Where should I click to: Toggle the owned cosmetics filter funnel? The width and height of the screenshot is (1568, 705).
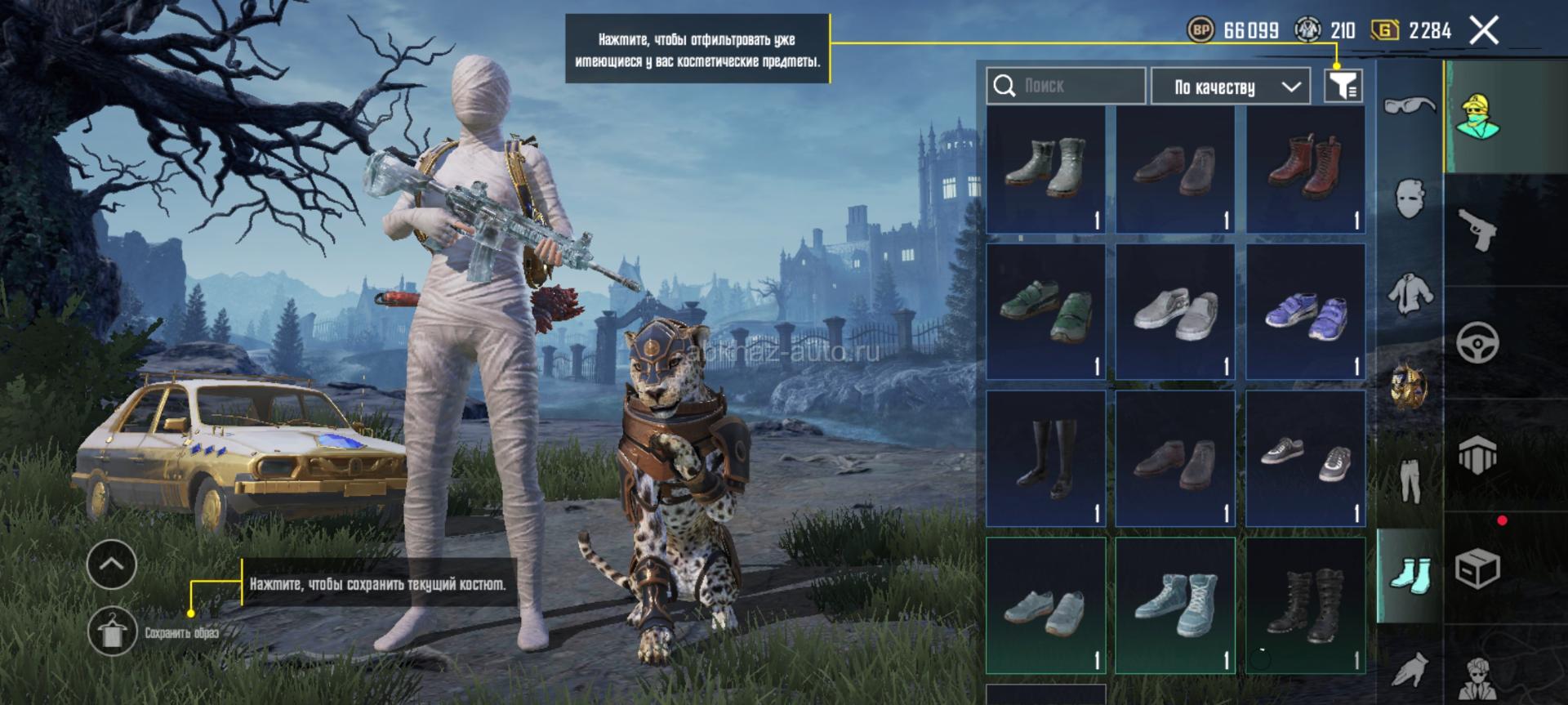pyautogui.click(x=1343, y=86)
